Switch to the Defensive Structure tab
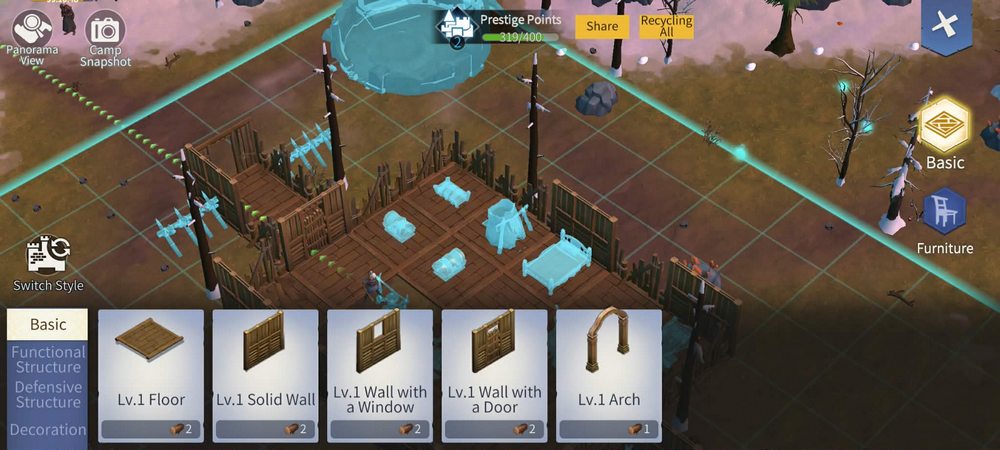The height and width of the screenshot is (450, 1000). click(x=47, y=395)
